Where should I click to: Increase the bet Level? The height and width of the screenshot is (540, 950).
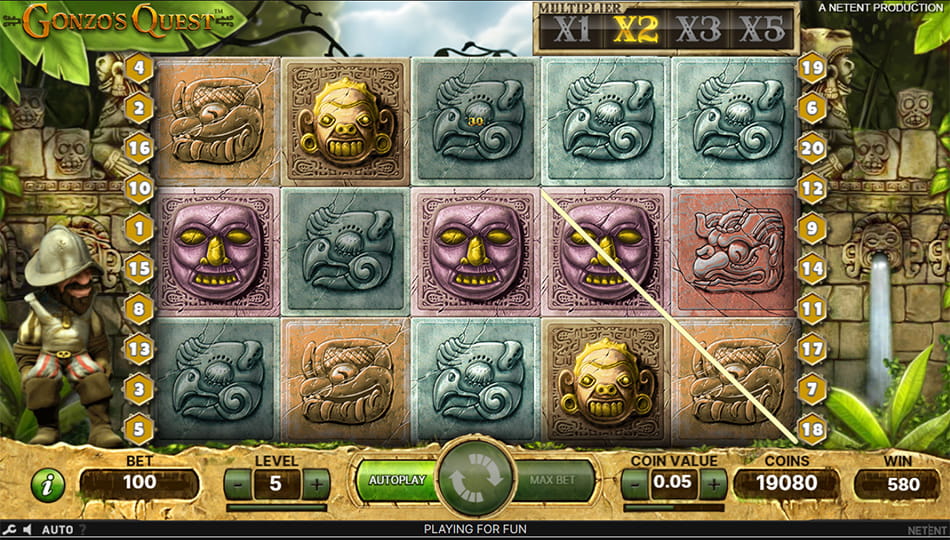point(316,484)
